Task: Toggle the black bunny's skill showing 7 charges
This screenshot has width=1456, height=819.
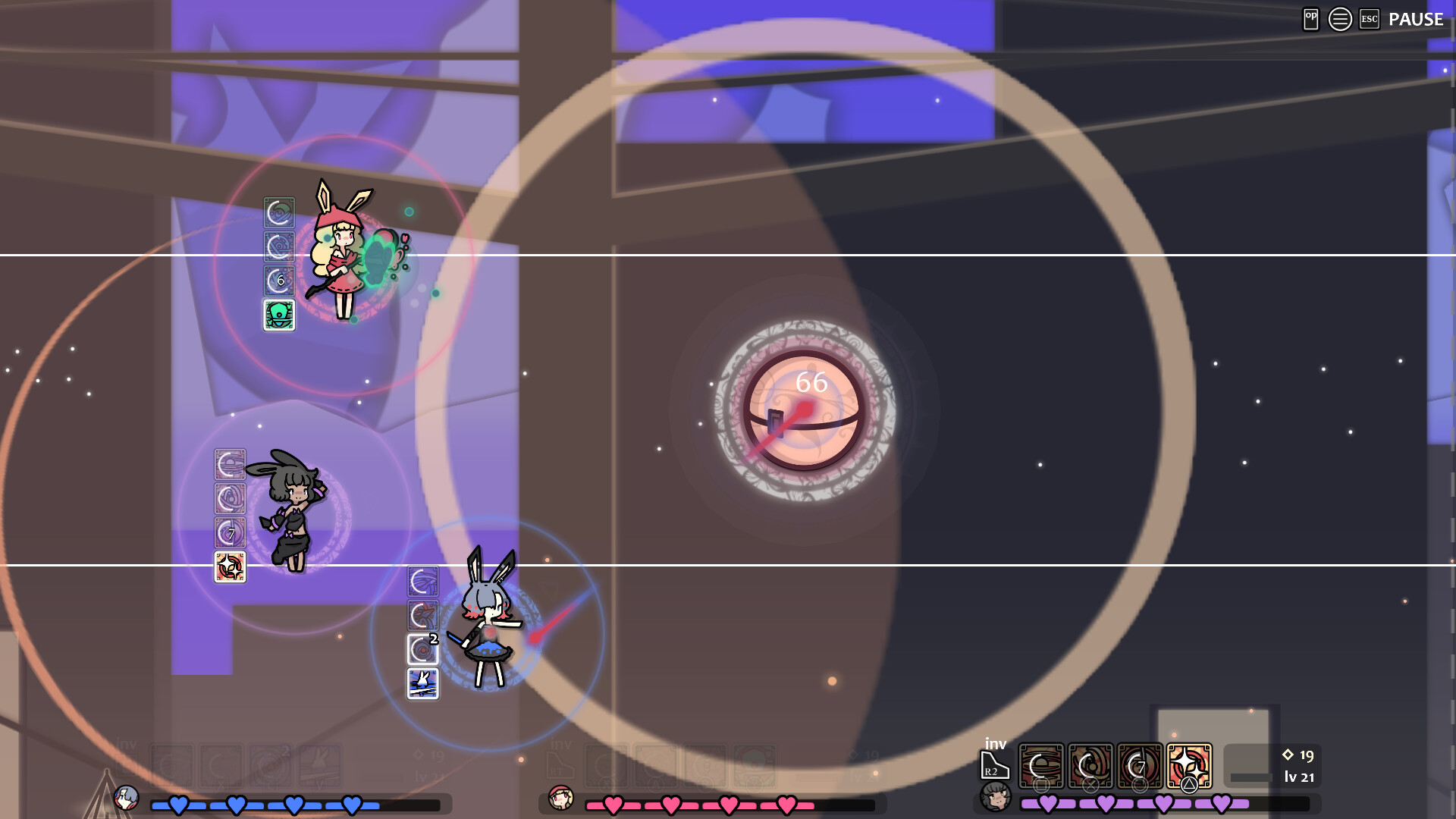Action: tap(230, 532)
